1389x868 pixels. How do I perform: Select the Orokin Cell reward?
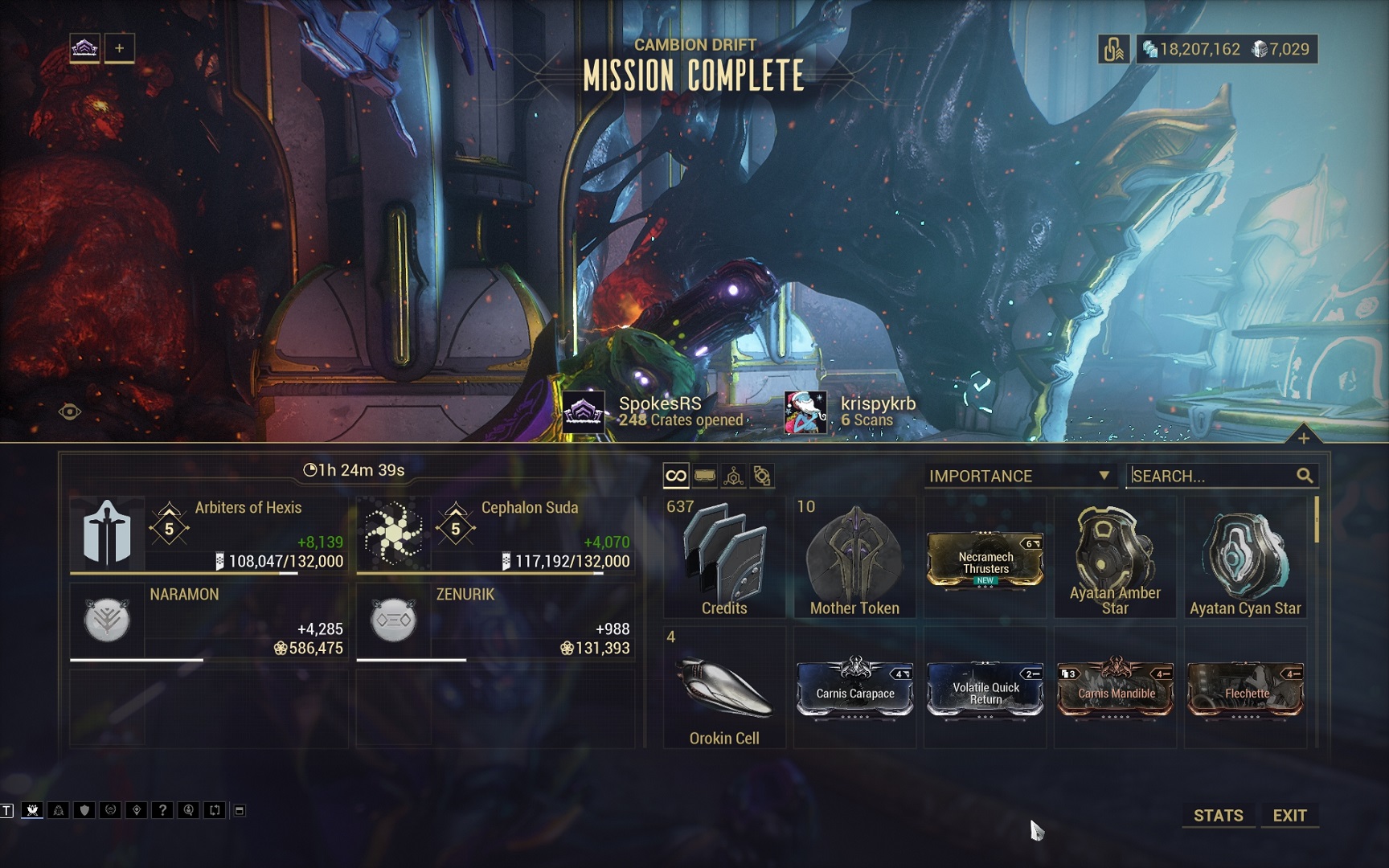724,689
